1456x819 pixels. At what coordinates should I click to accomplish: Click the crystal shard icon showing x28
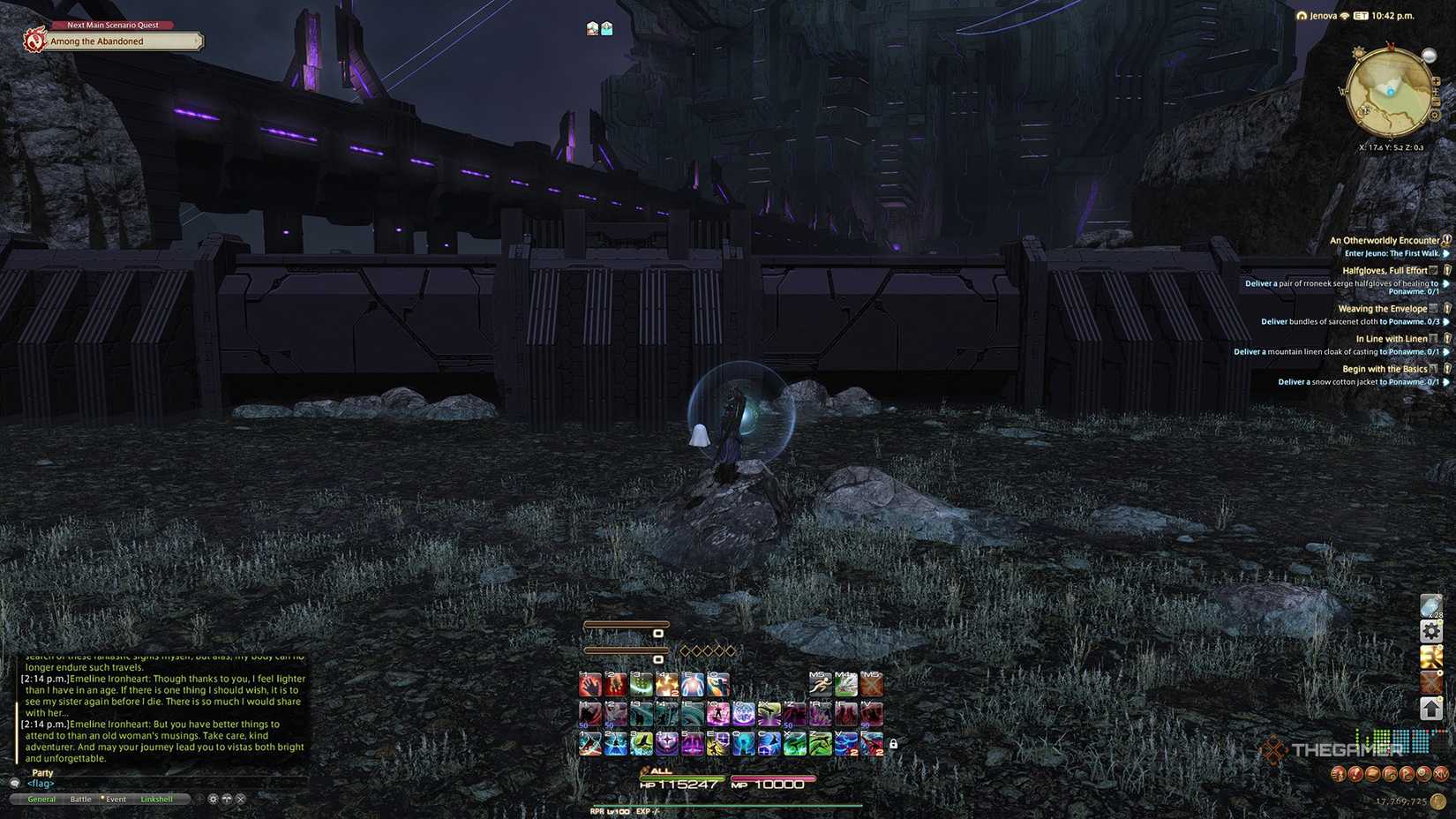pyautogui.click(x=1430, y=605)
